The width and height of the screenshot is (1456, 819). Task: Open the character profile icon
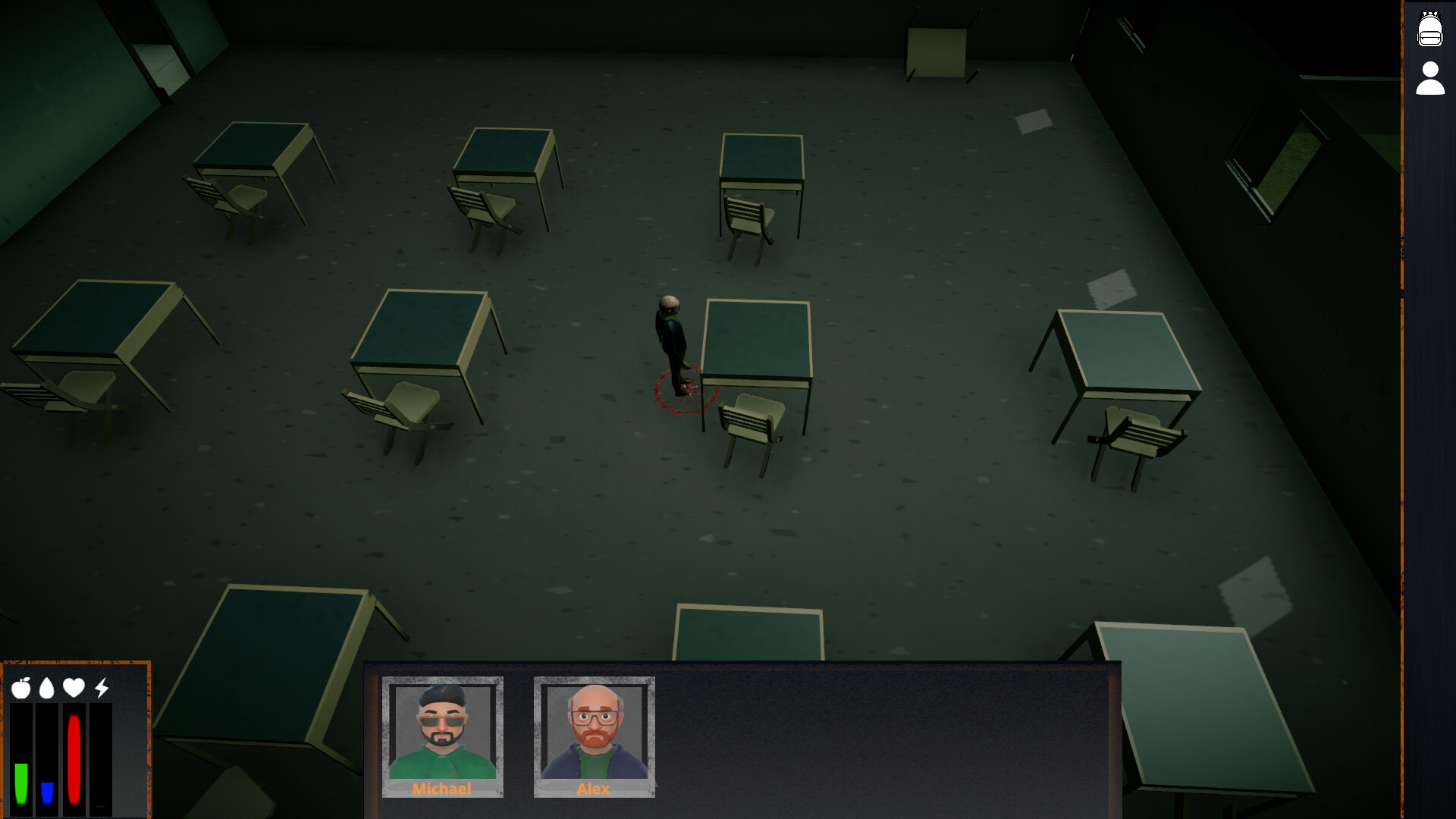(x=1430, y=79)
